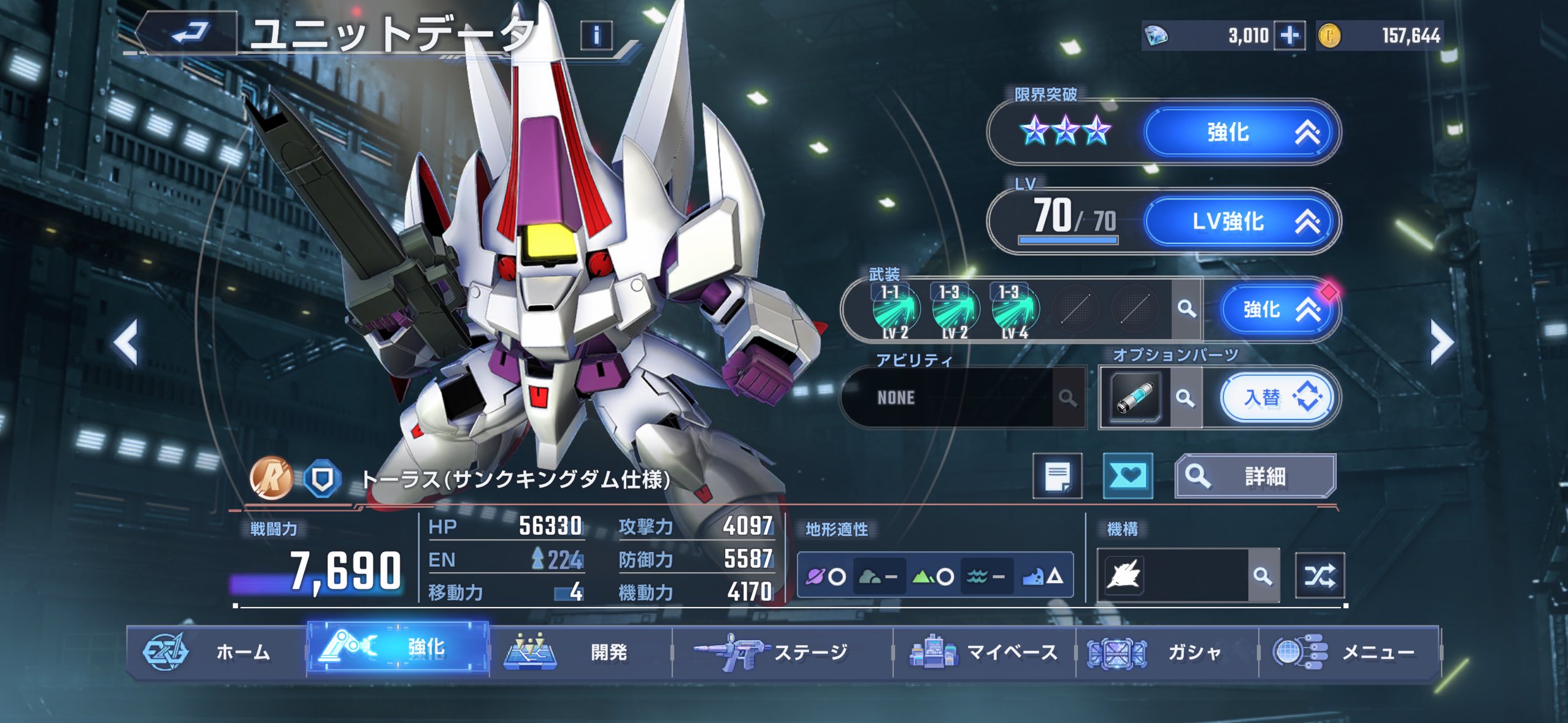1568x723 pixels.
Task: Open the unit data info button
Action: click(x=596, y=35)
